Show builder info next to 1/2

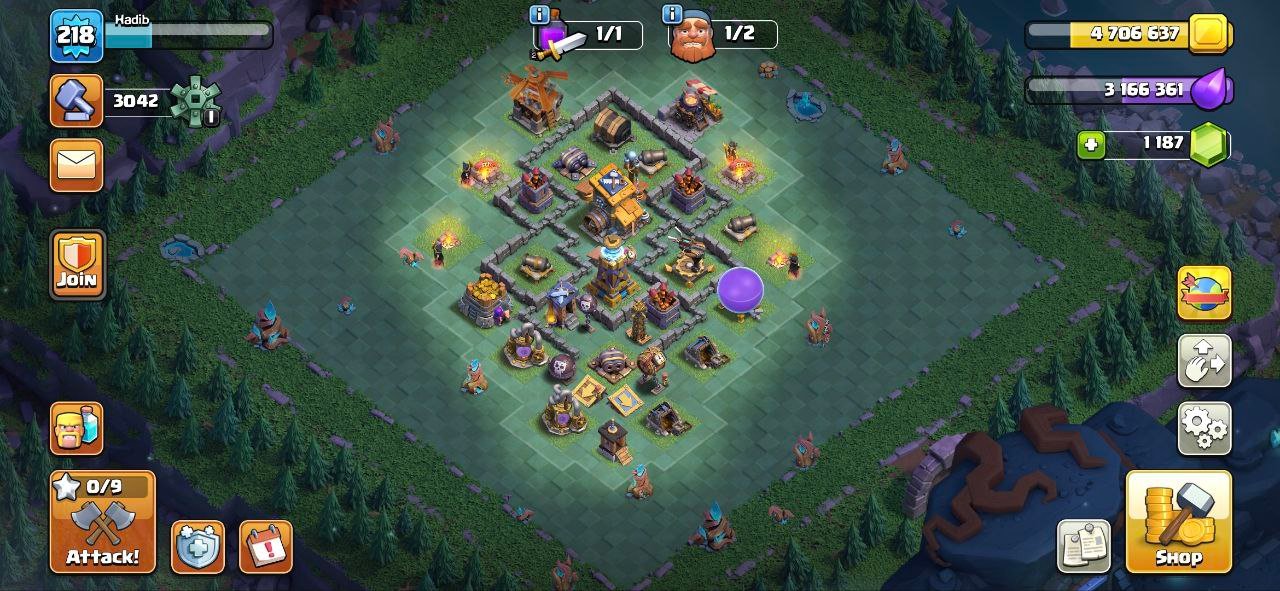click(672, 15)
